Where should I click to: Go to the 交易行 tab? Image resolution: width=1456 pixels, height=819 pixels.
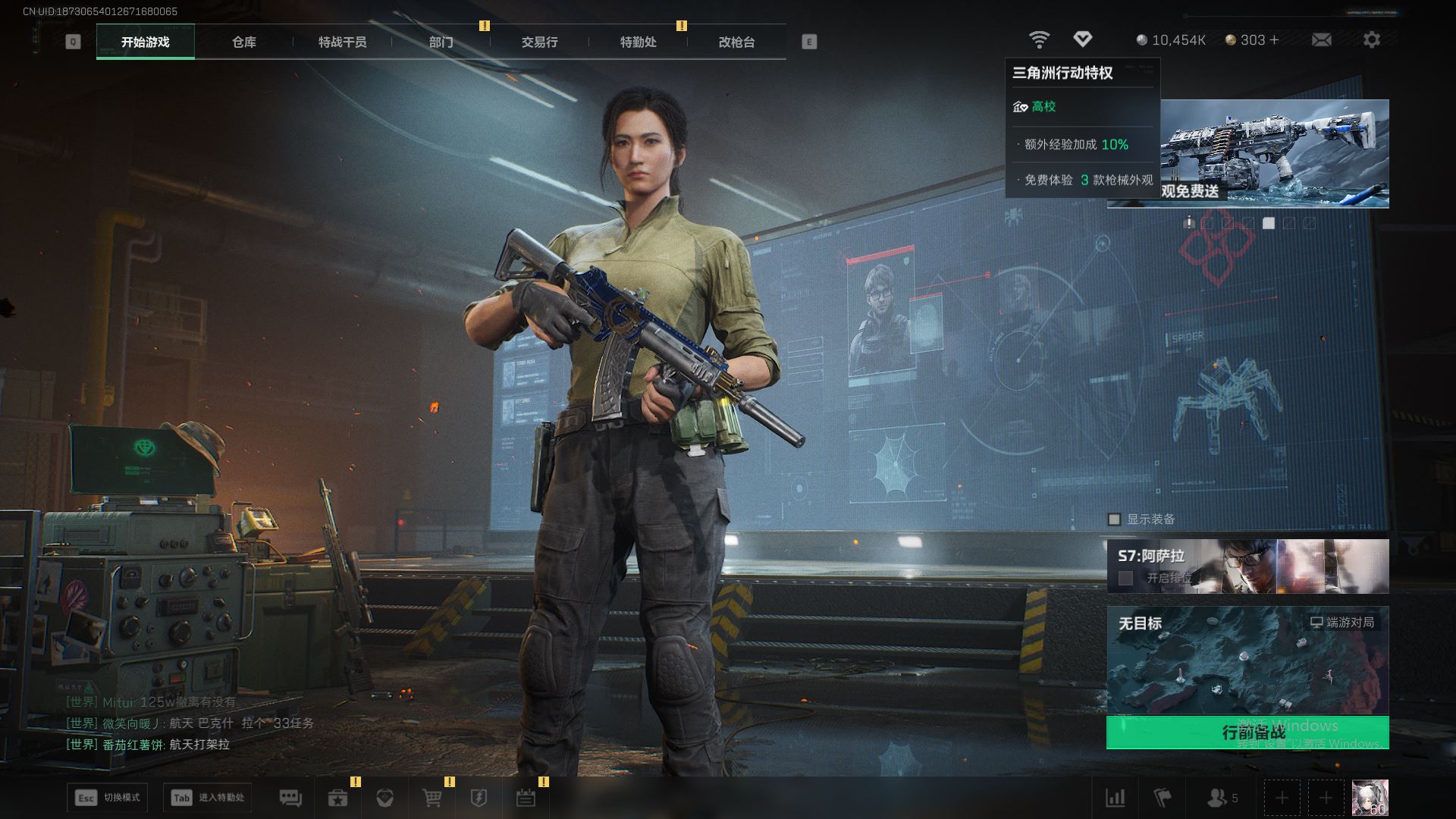(x=539, y=42)
